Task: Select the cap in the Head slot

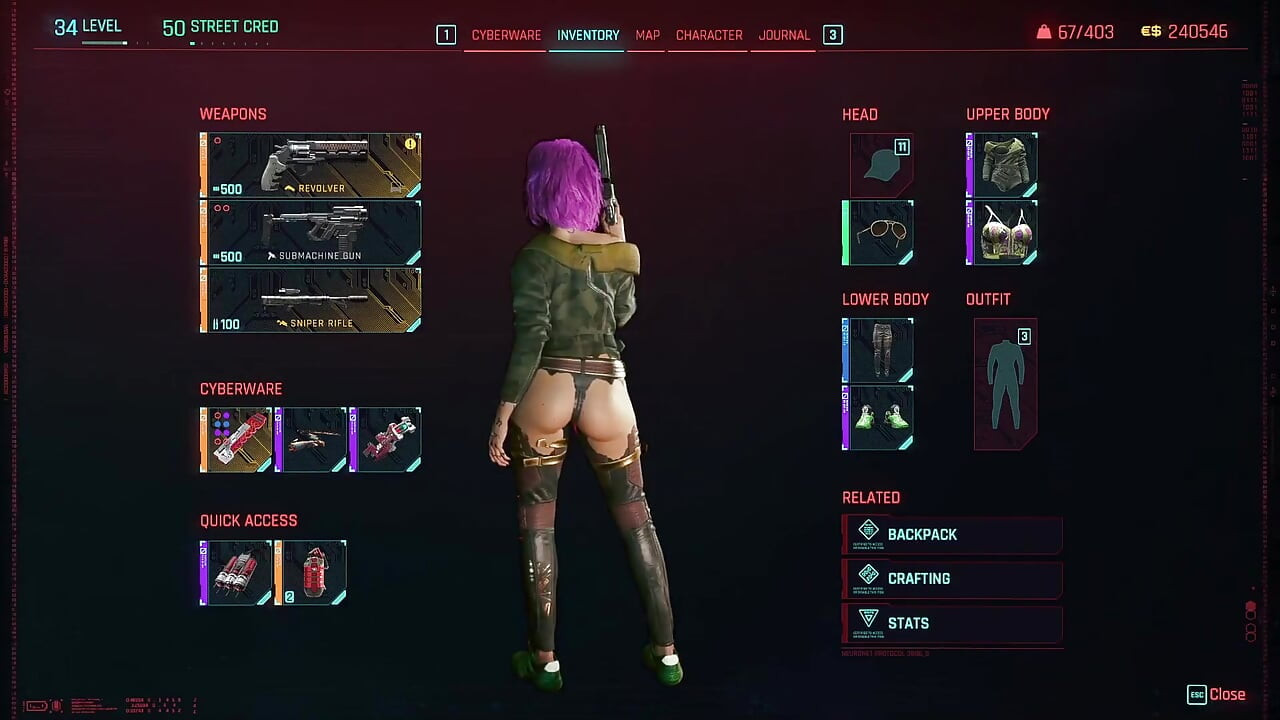Action: point(877,165)
